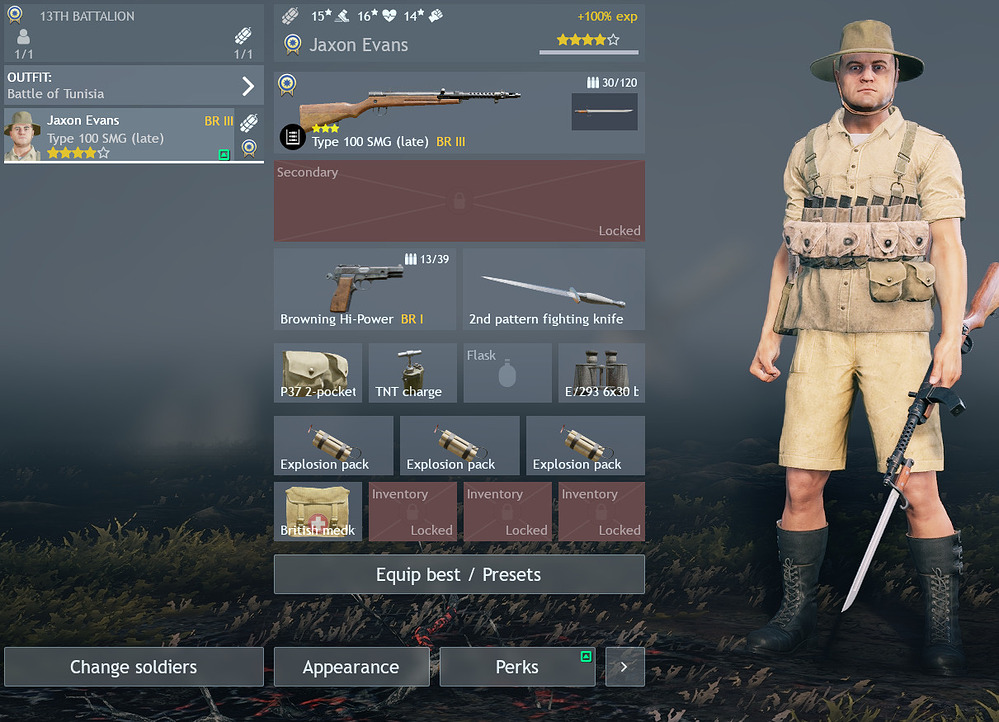Open the Battle of Tunisia outfit selector
Image resolution: width=999 pixels, height=722 pixels.
pyautogui.click(x=134, y=85)
